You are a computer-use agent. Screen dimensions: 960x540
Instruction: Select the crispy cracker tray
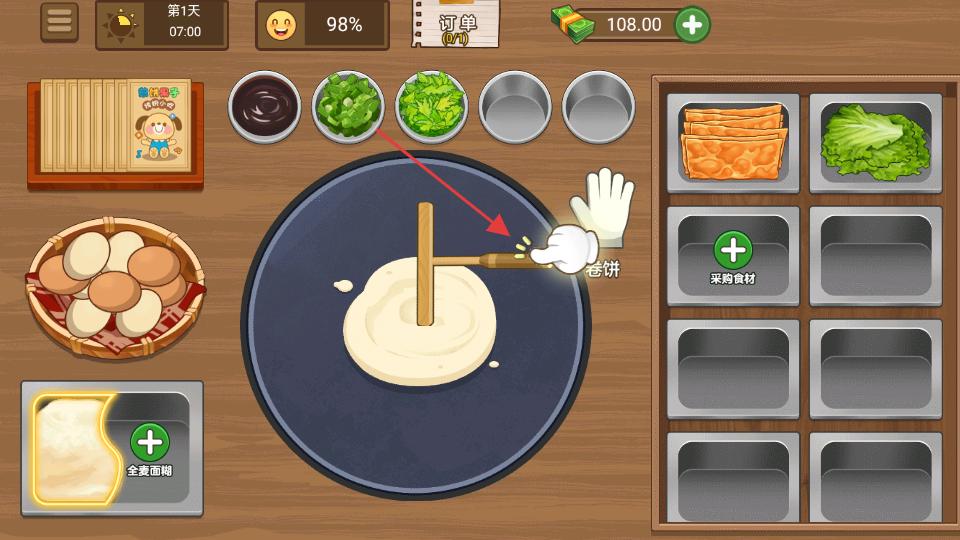click(x=733, y=142)
